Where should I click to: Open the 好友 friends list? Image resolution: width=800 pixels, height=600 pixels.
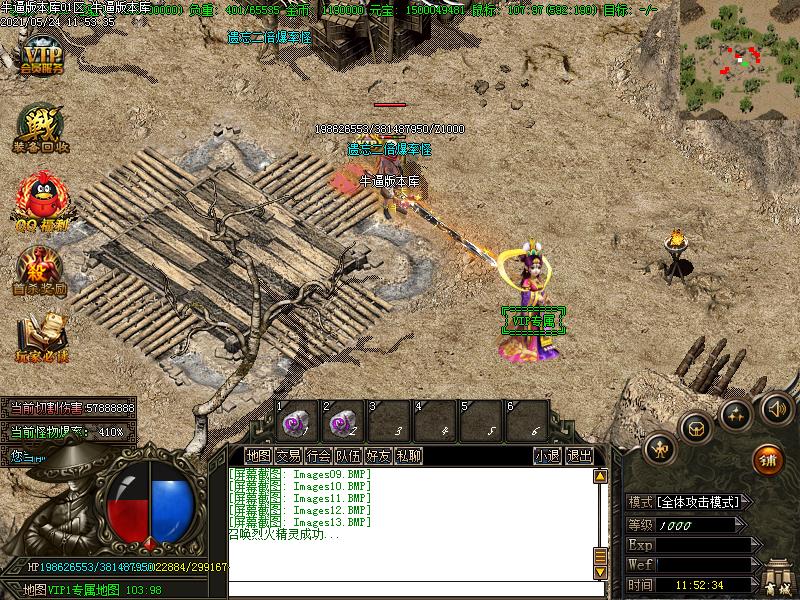coord(379,455)
